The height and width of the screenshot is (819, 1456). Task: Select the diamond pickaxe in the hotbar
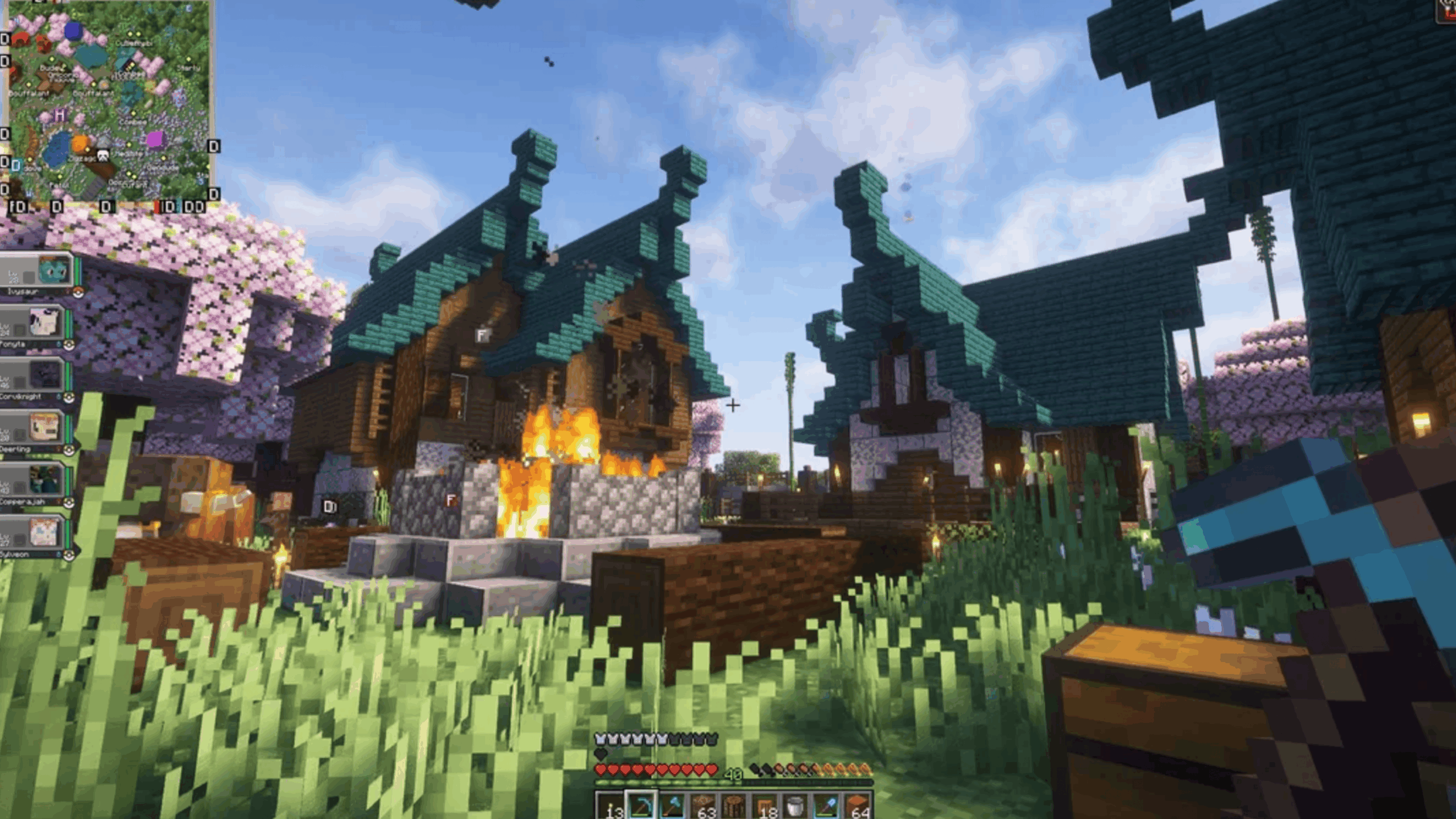coord(640,805)
